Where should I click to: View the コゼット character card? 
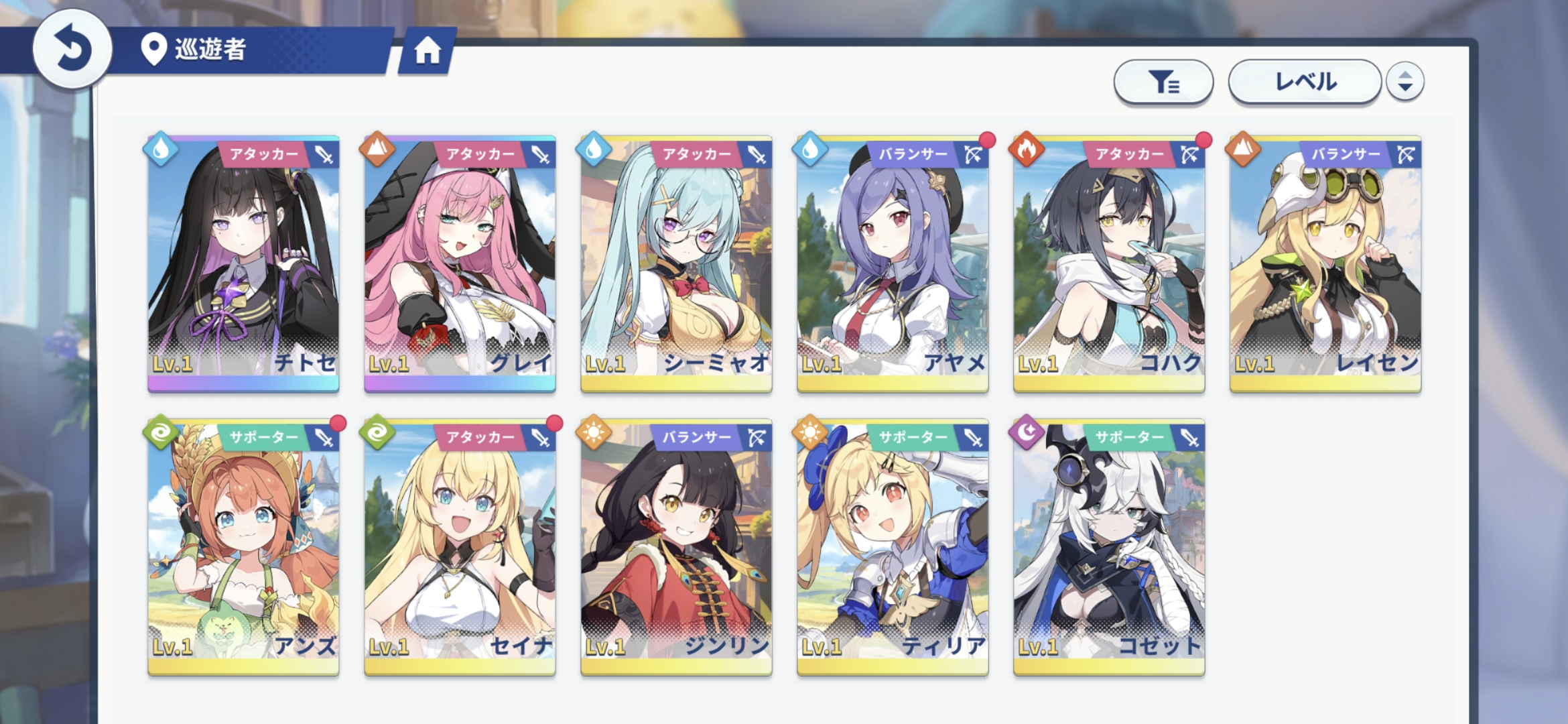[1109, 547]
